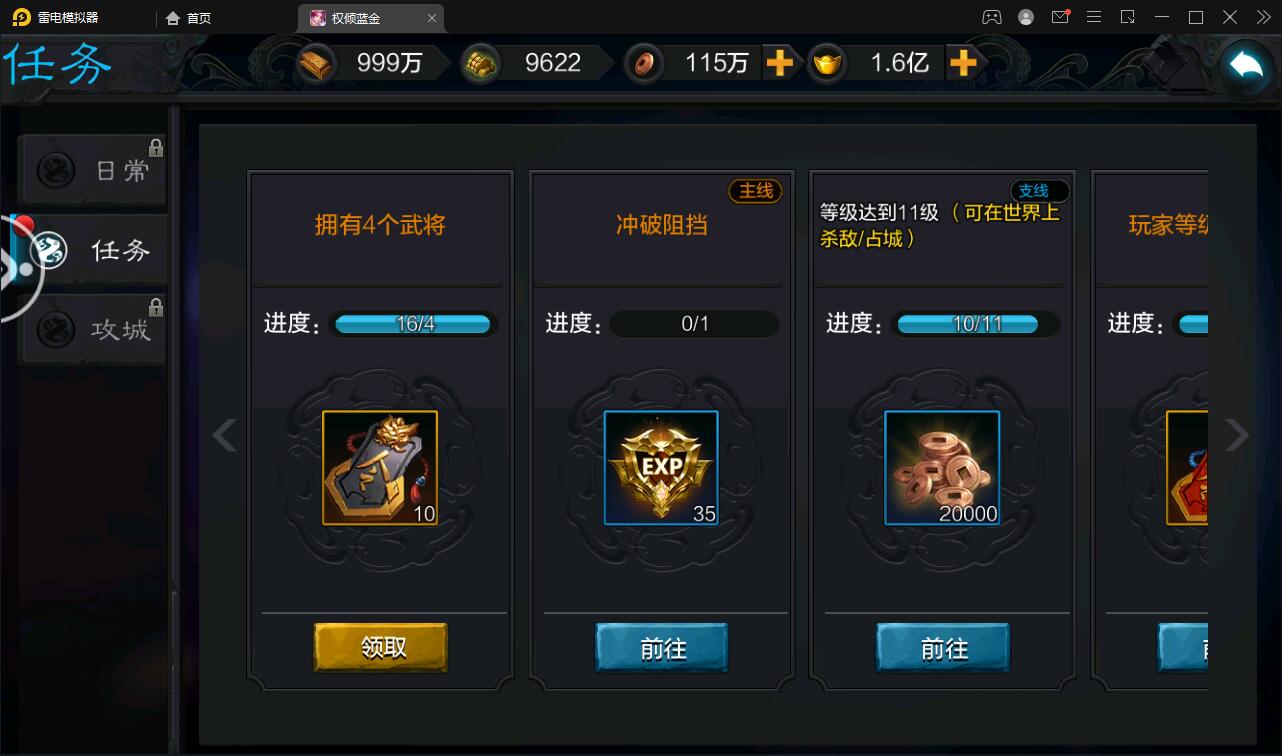1282x756 pixels.
Task: Click the copper coin currency icon
Action: coord(643,63)
